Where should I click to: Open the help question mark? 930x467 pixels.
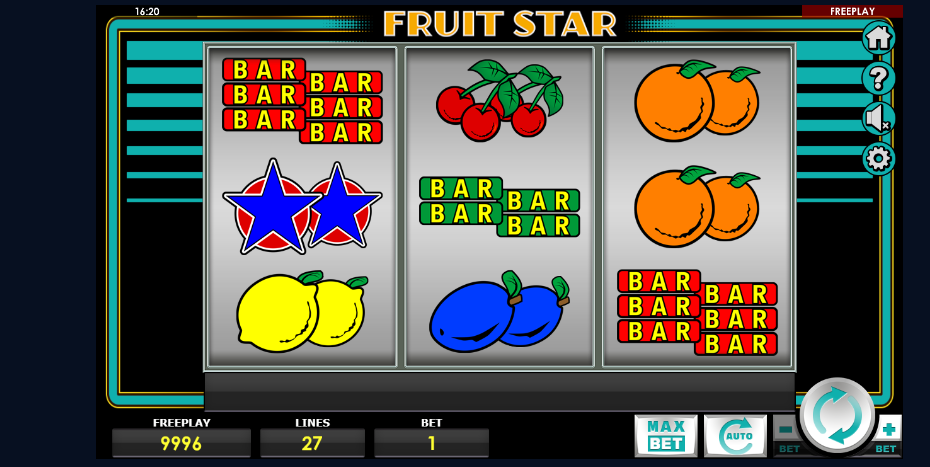(x=878, y=78)
